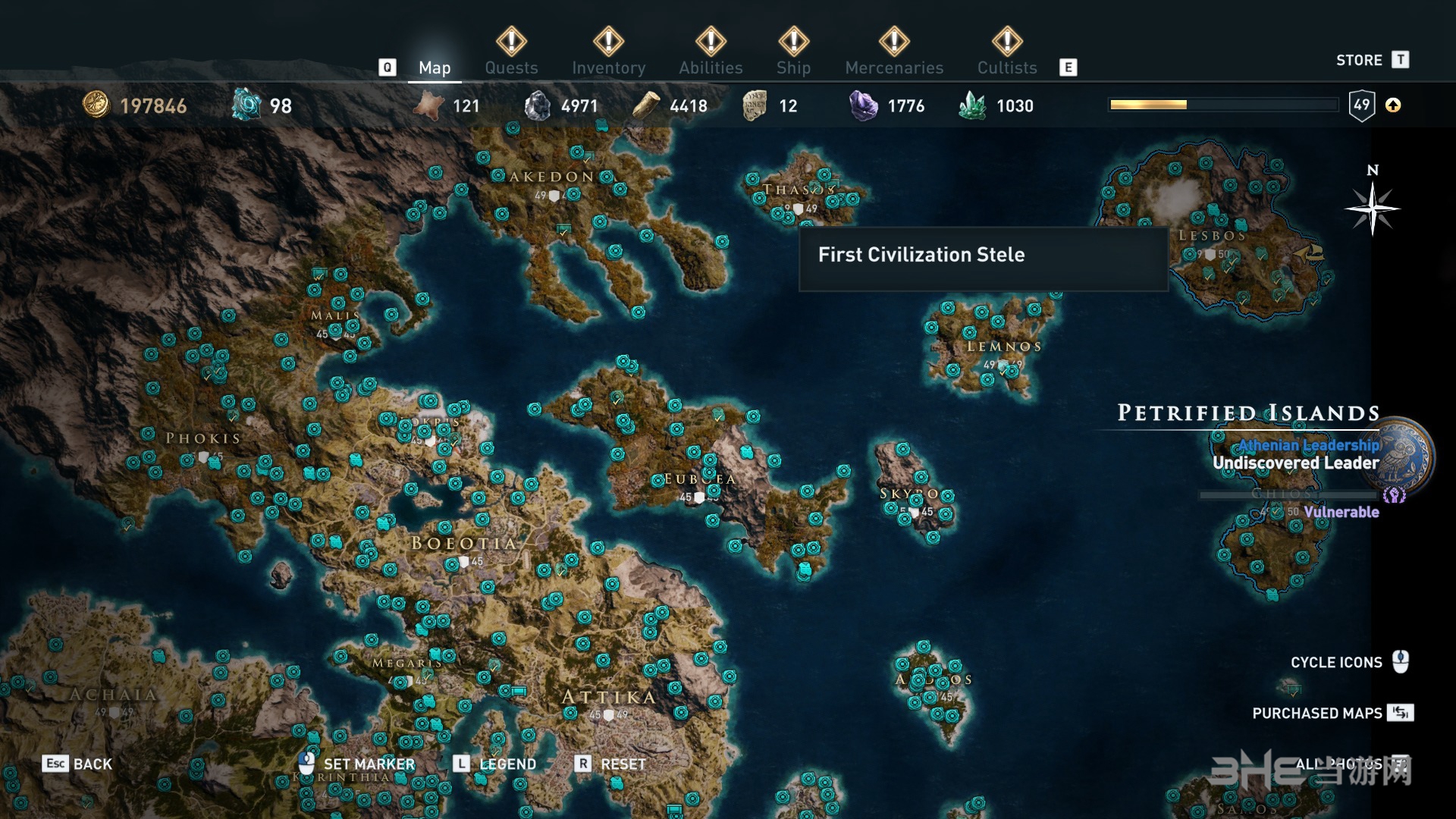Select the Lesbos ship marker
This screenshot has height=819, width=1456.
1310,253
